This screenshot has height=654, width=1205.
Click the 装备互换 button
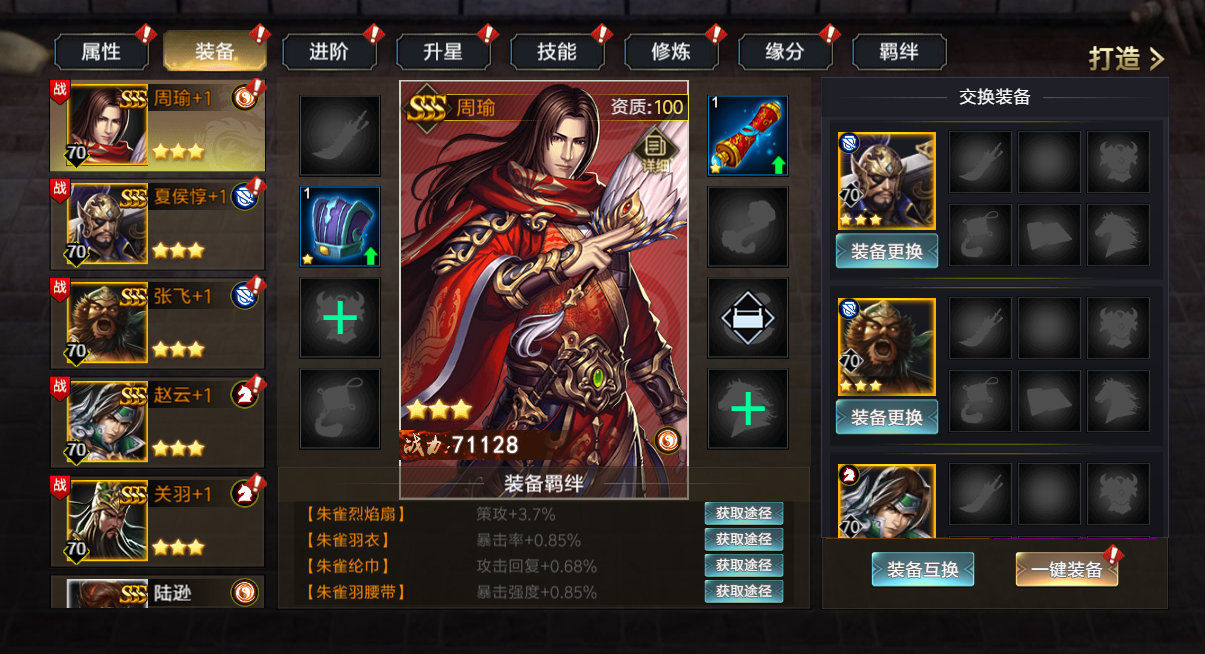[922, 570]
